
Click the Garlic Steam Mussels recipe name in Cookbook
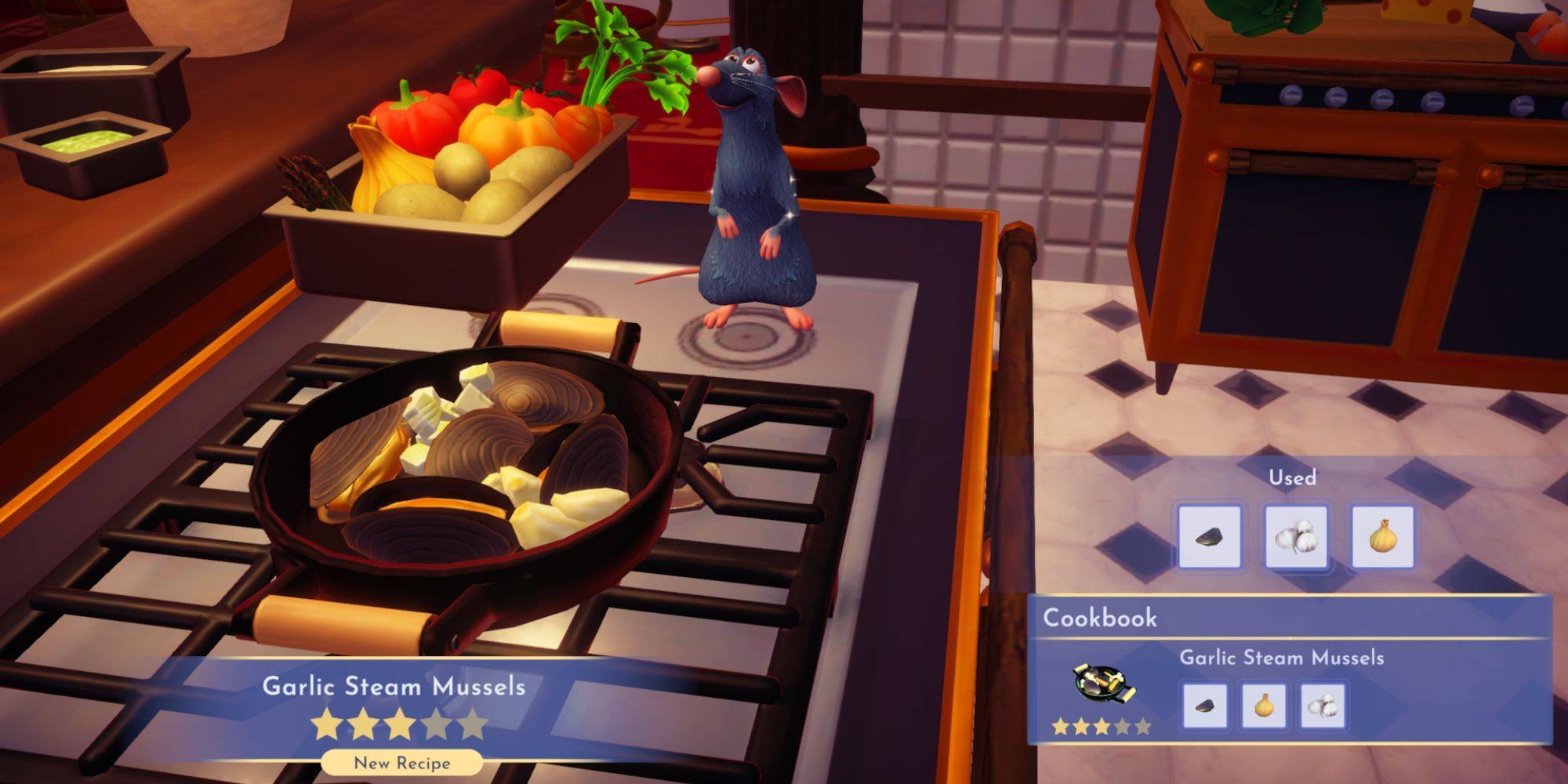(1283, 659)
